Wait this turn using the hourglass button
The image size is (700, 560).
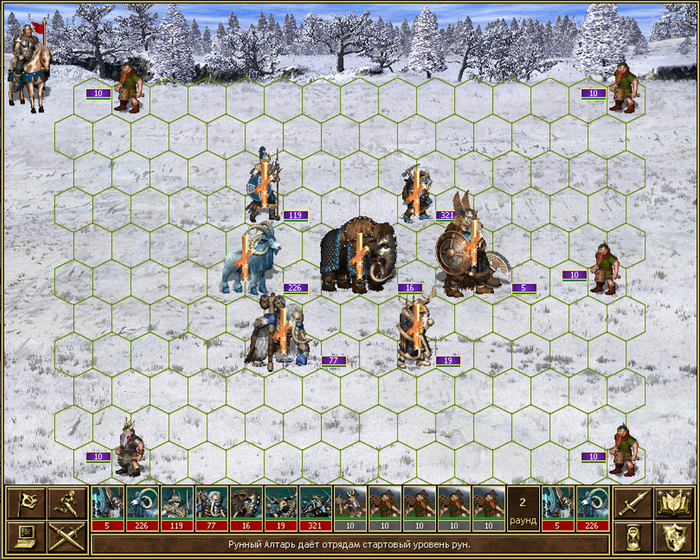tap(632, 538)
